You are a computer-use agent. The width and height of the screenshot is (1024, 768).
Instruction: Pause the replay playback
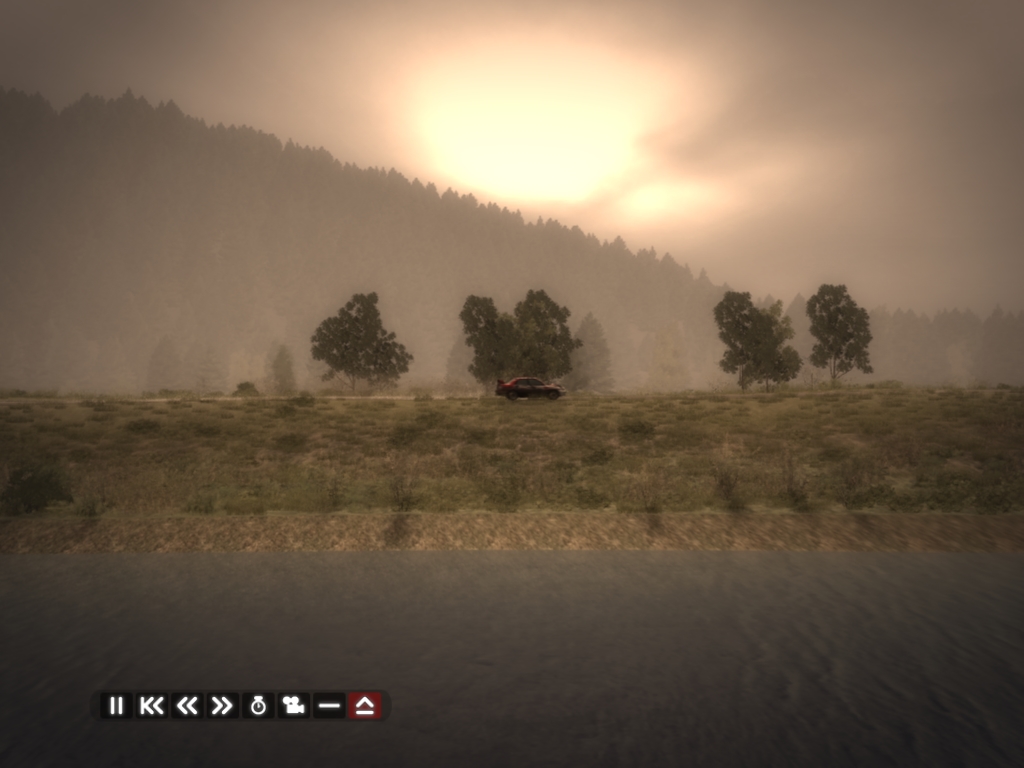116,706
